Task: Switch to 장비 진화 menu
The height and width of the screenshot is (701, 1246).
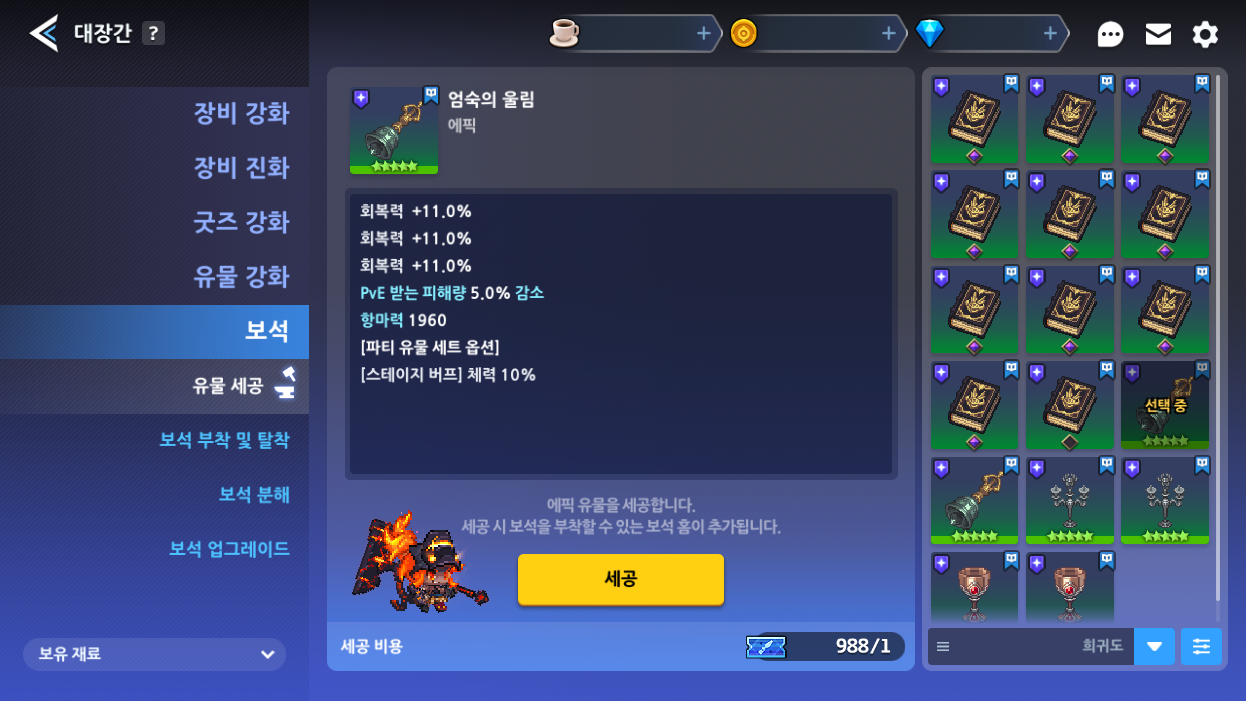Action: [x=240, y=167]
